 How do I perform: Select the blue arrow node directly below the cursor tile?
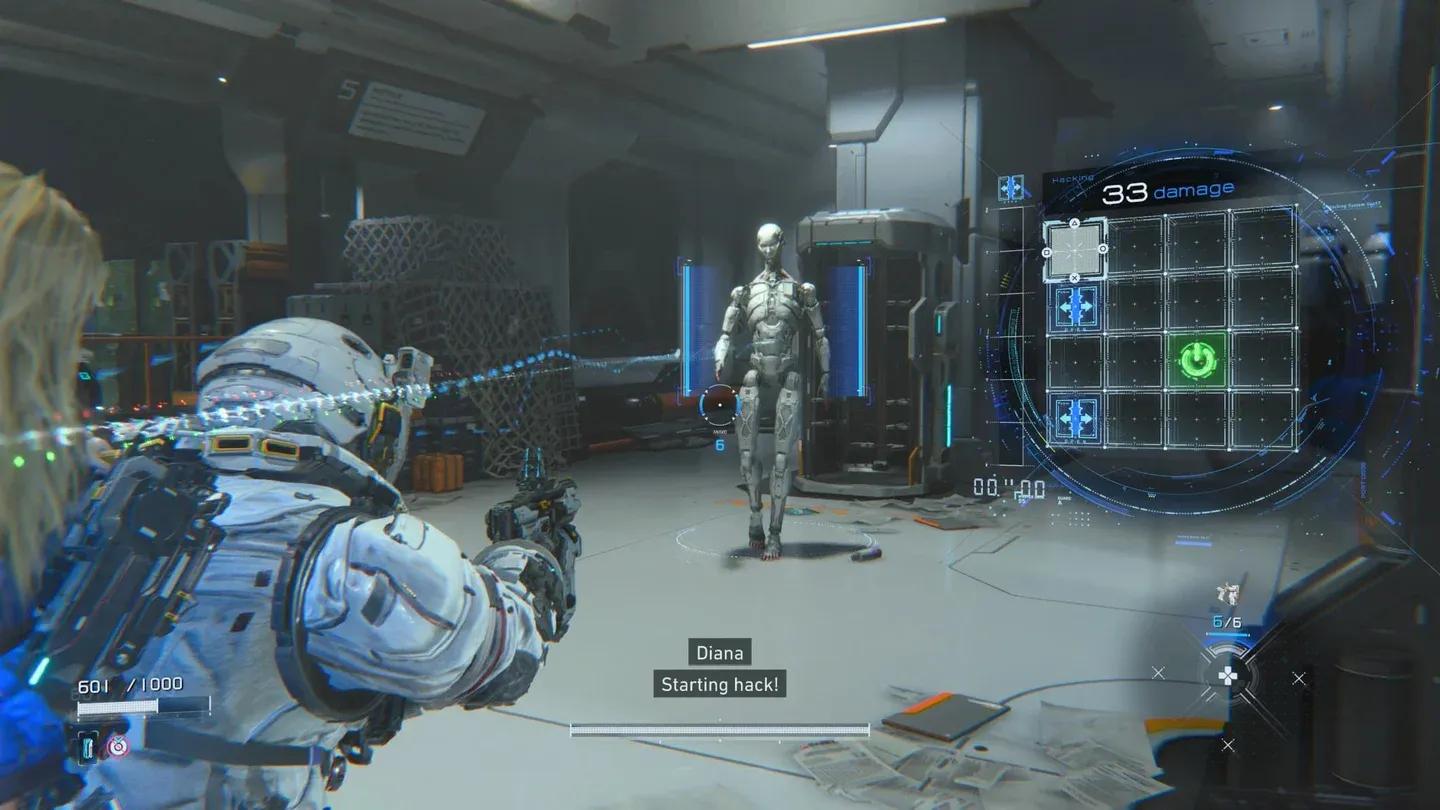pos(1077,304)
